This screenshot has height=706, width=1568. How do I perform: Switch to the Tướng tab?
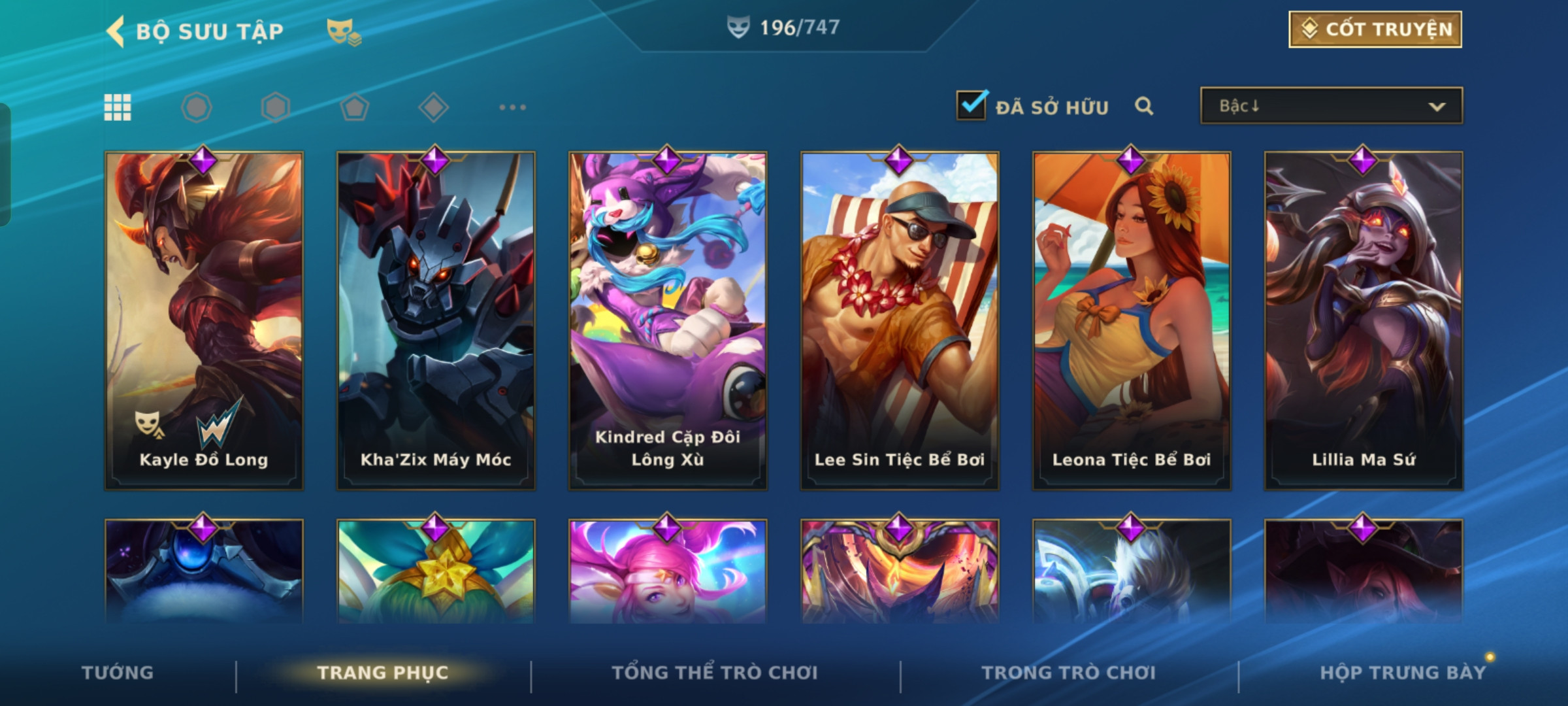(118, 673)
